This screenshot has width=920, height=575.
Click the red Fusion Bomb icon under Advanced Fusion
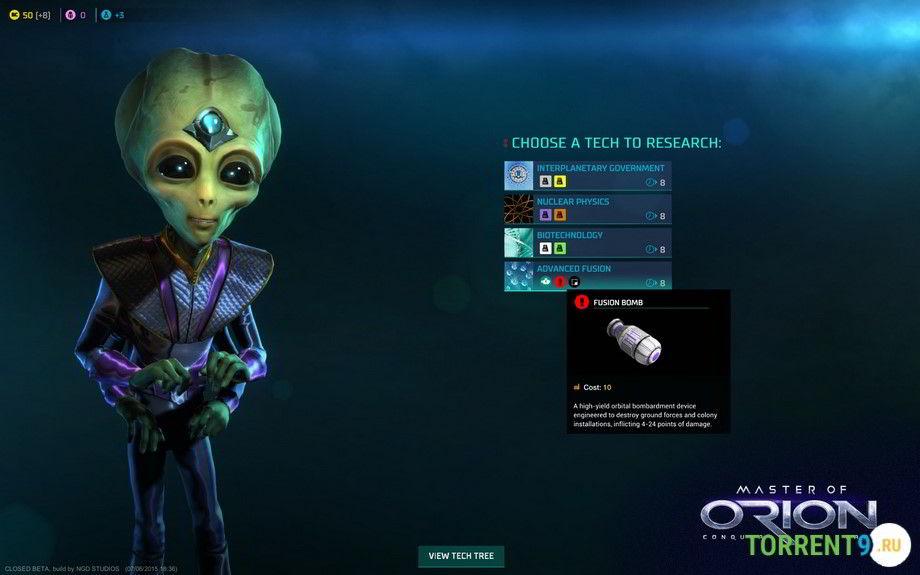click(560, 282)
